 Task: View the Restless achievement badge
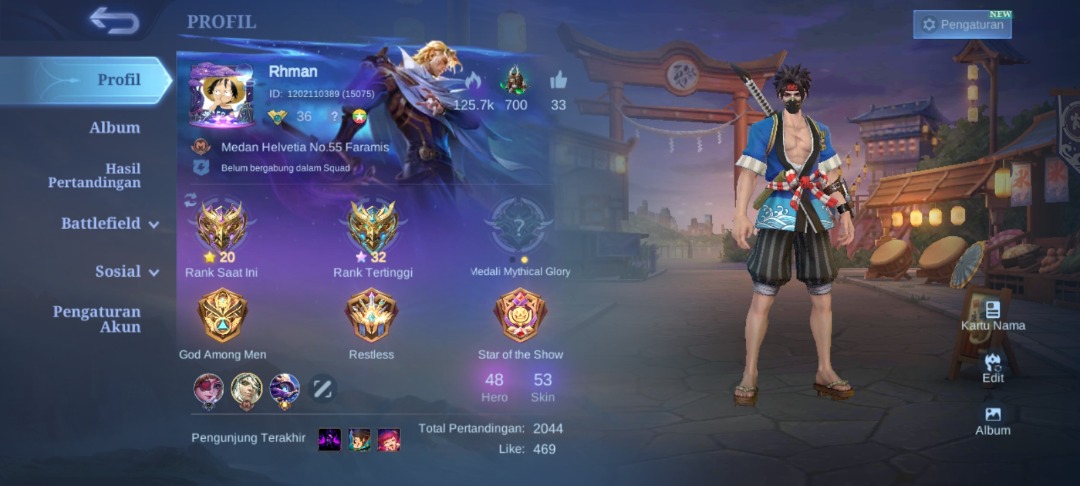[371, 316]
